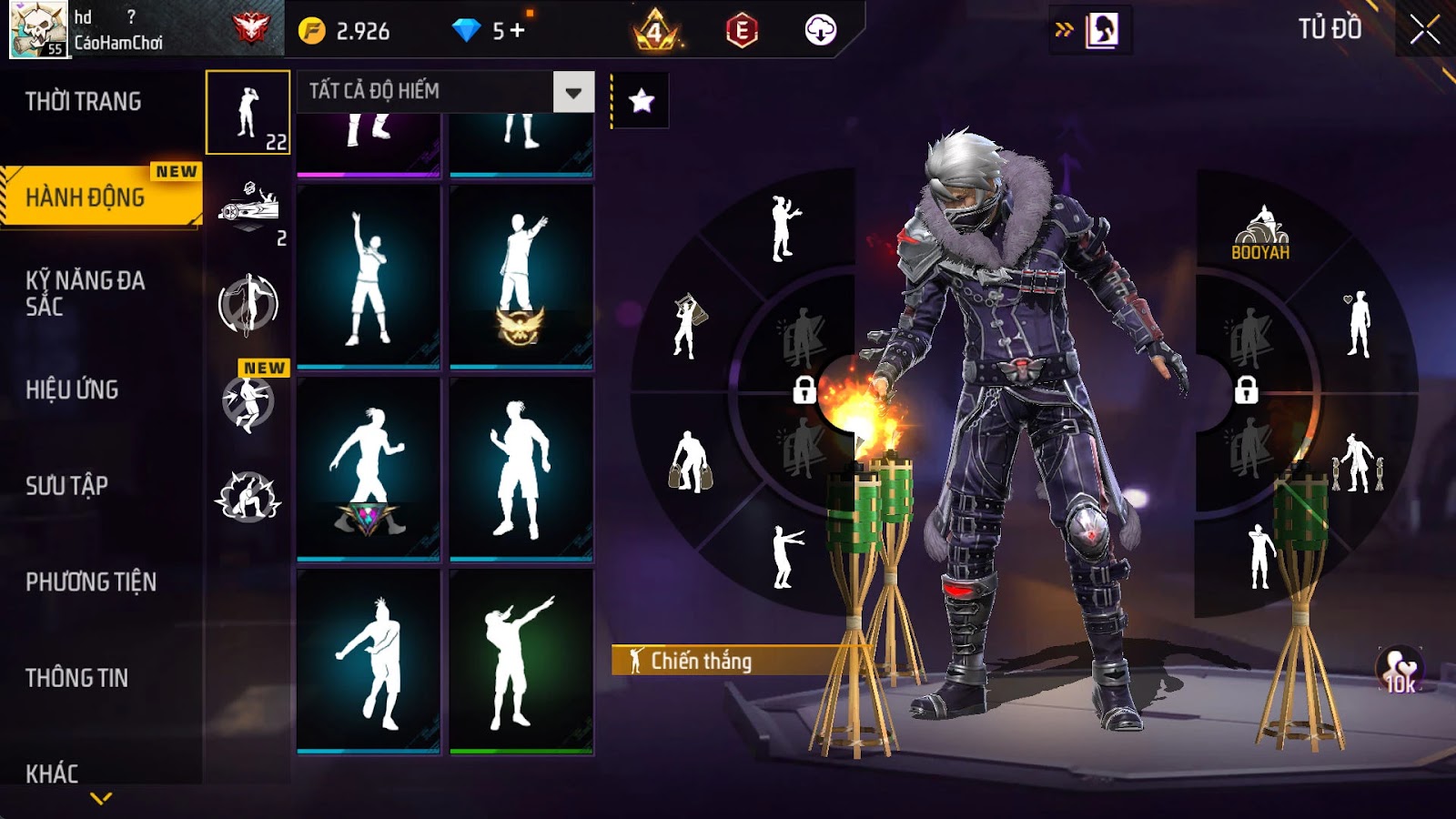
Task: Go to the SƯU TẬP tab
Action: pos(66,486)
